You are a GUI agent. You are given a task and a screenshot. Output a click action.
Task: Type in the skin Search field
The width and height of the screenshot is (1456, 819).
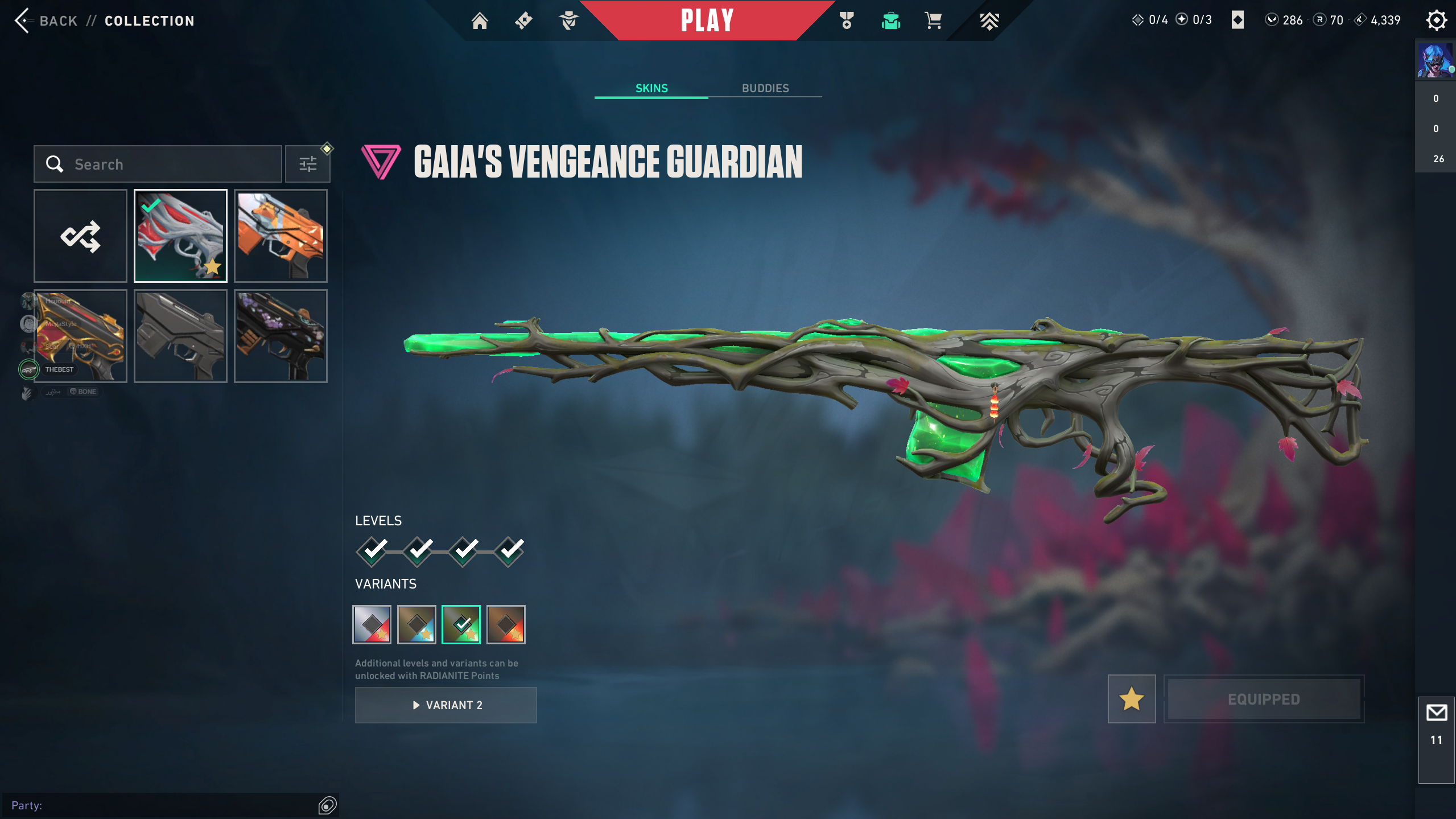[171, 164]
